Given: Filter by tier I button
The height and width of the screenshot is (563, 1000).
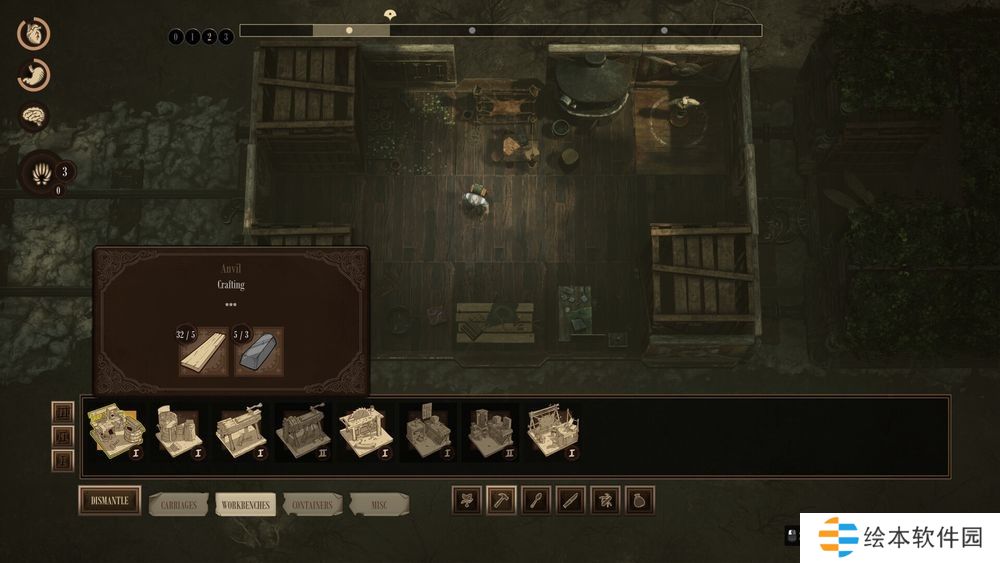Looking at the screenshot, I should (63, 460).
